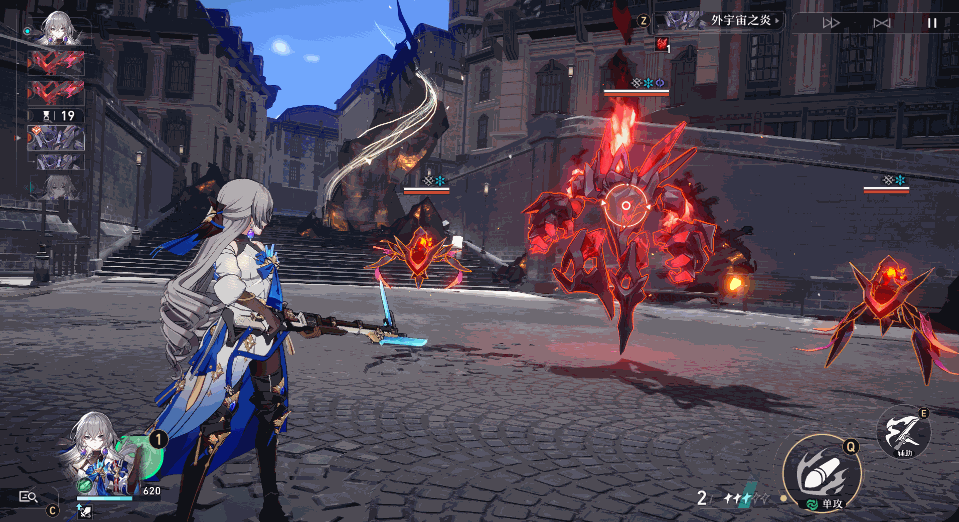The height and width of the screenshot is (522, 959).
Task: Click the hourglass 19 turn counter entry
Action: tap(56, 115)
